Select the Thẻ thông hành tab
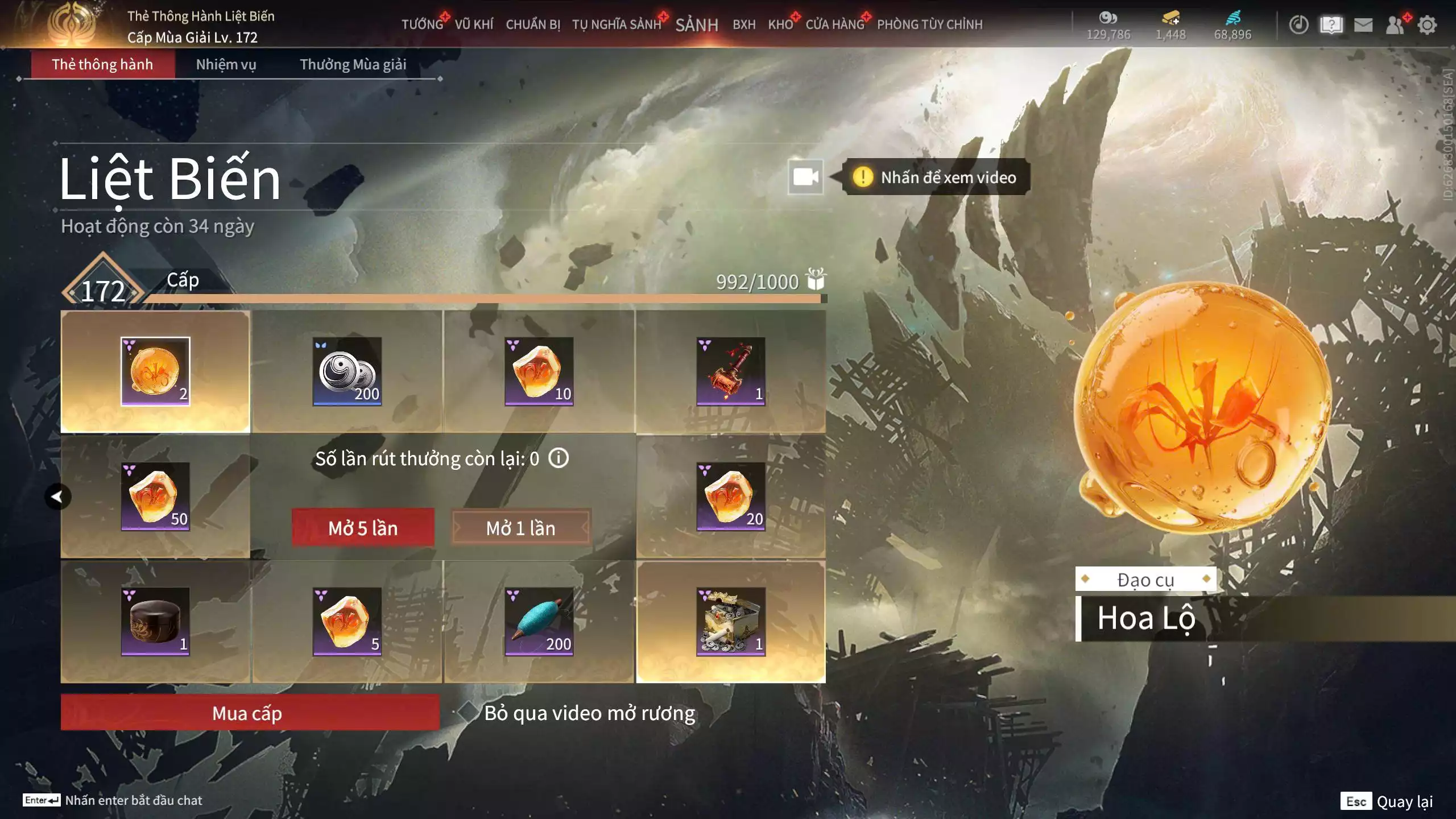The height and width of the screenshot is (819, 1456). pyautogui.click(x=102, y=64)
